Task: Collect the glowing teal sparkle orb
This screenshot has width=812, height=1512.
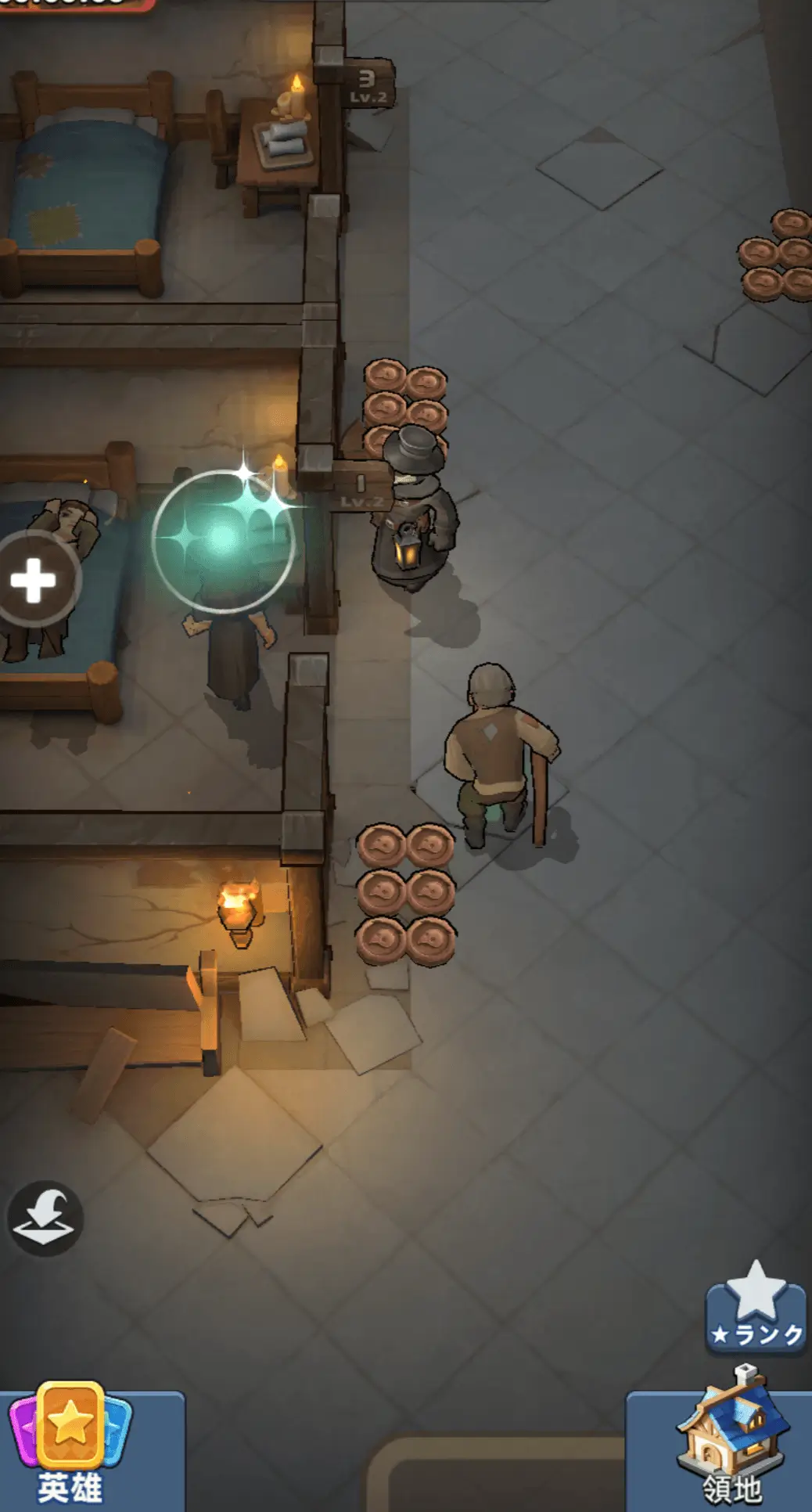Action: (x=223, y=539)
